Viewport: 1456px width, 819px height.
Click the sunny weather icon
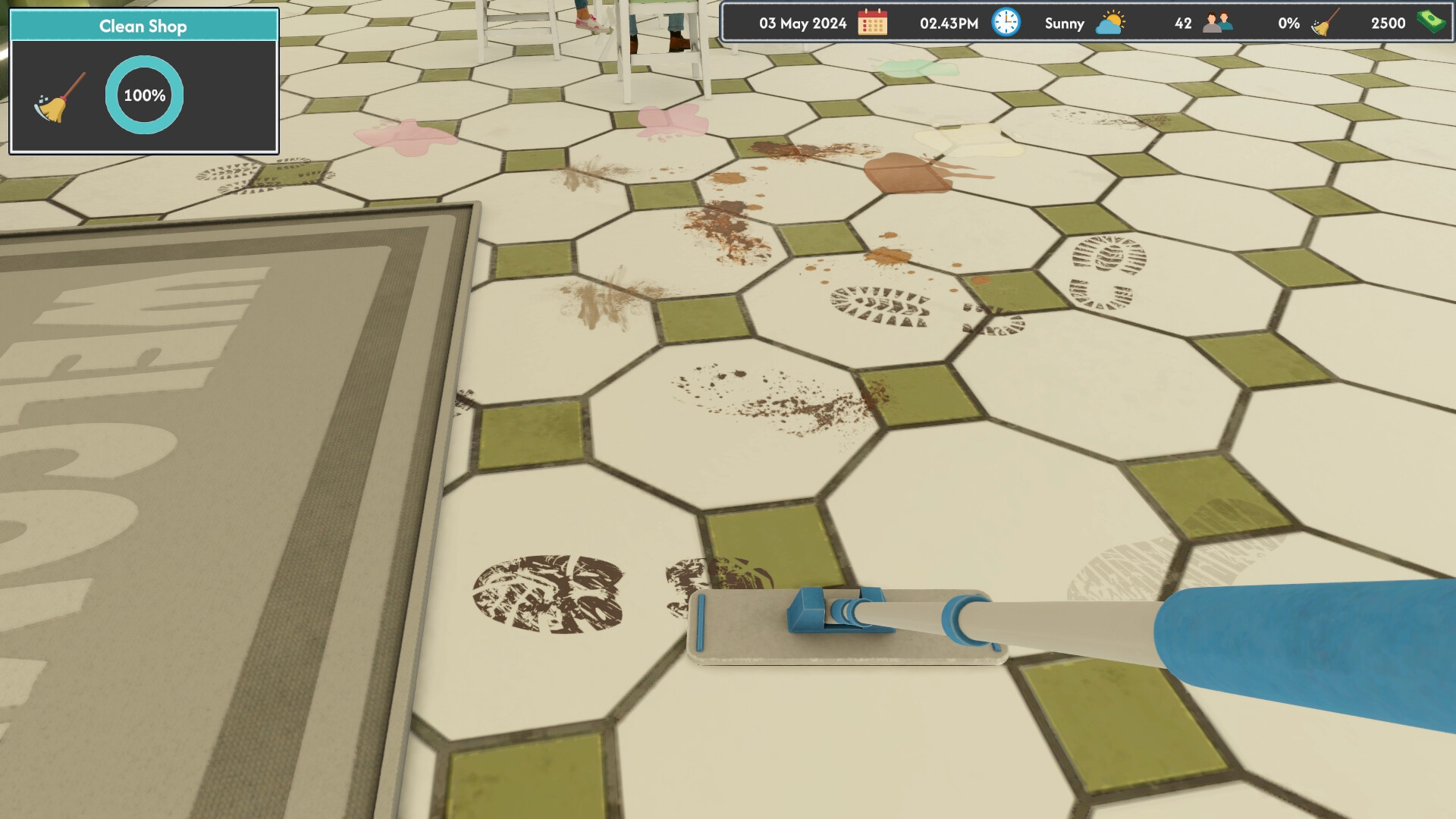pyautogui.click(x=1109, y=23)
